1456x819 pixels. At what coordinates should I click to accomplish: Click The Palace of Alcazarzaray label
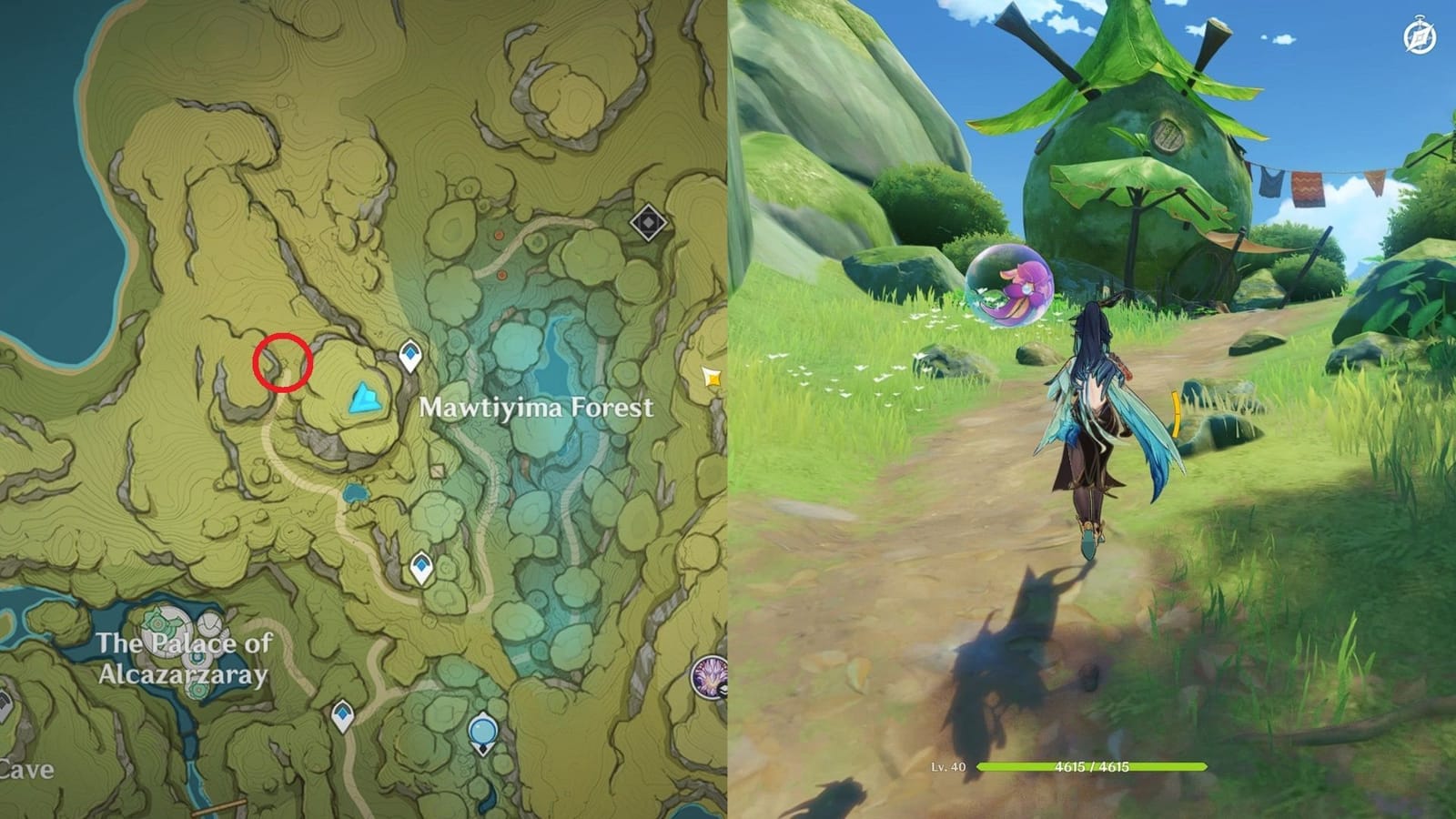tap(187, 657)
